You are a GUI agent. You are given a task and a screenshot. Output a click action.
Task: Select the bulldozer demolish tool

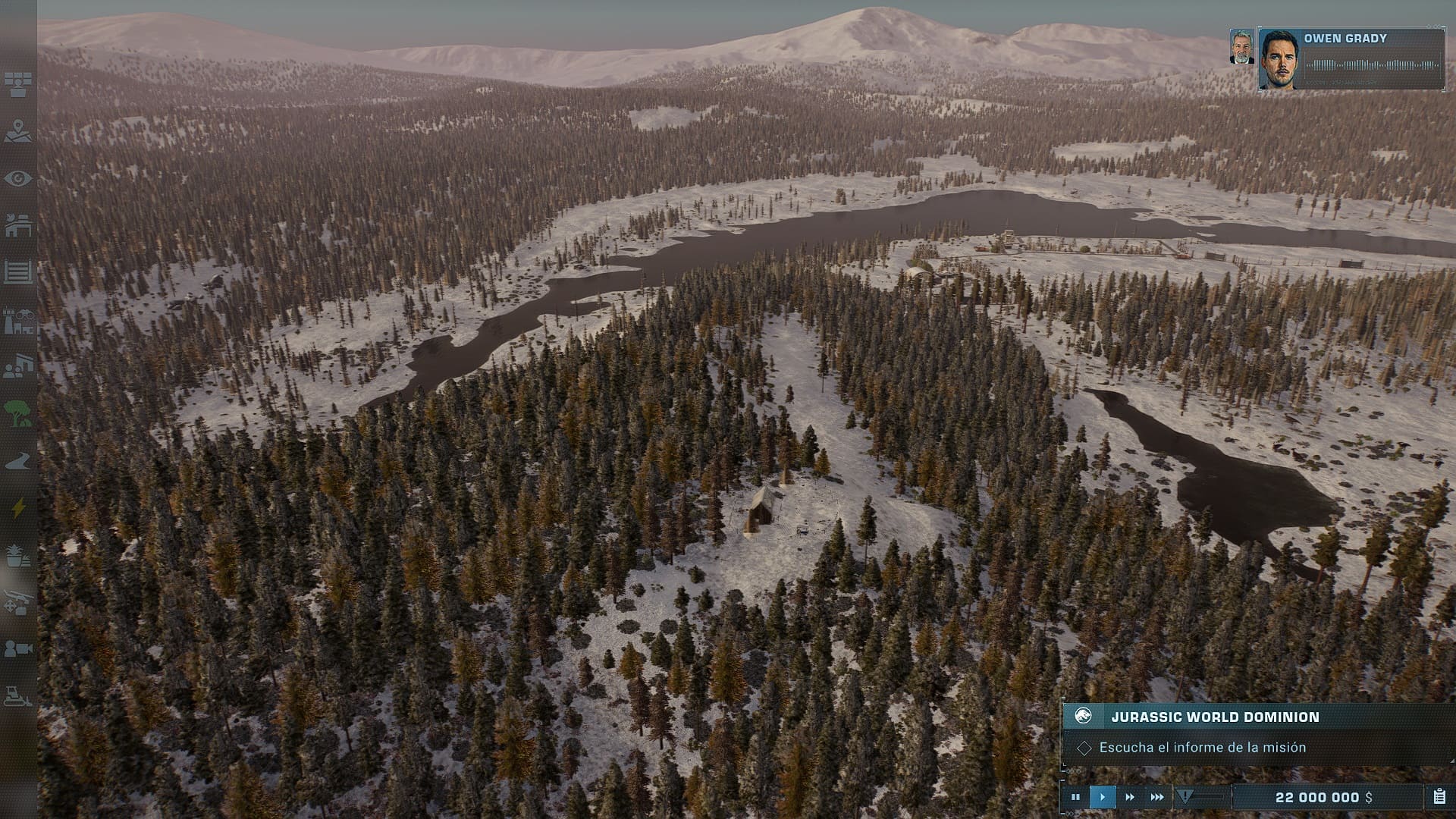[x=17, y=695]
